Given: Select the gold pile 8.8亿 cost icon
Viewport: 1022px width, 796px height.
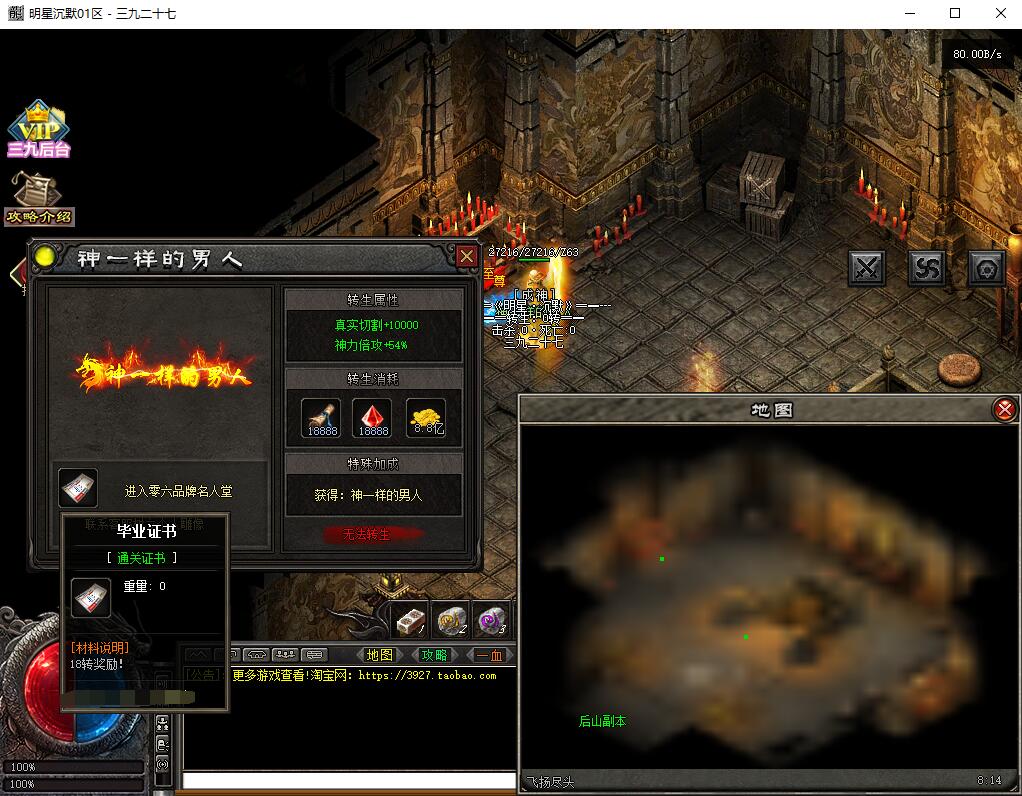Looking at the screenshot, I should (426, 418).
